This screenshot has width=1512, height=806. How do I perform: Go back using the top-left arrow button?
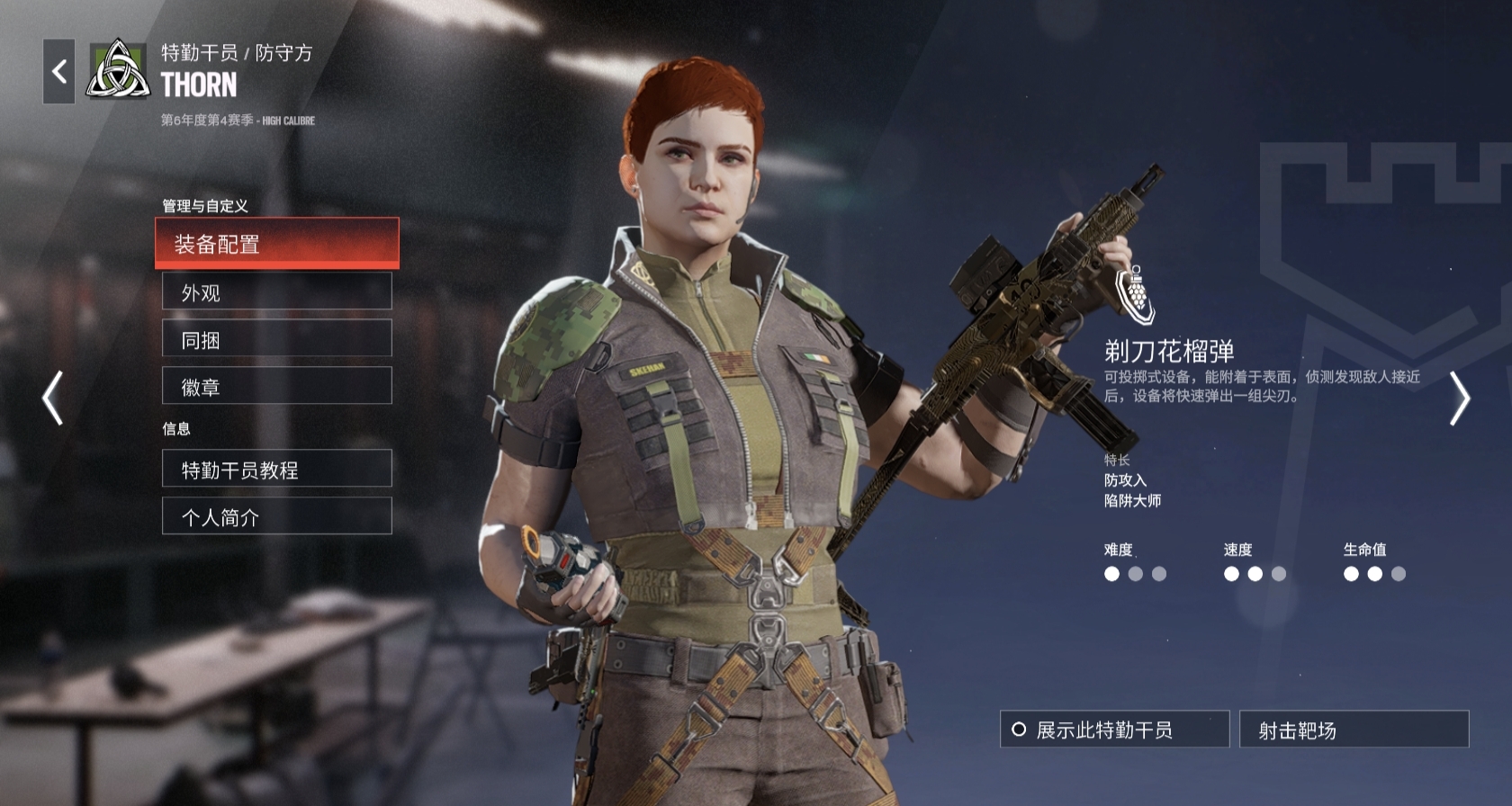(58, 71)
